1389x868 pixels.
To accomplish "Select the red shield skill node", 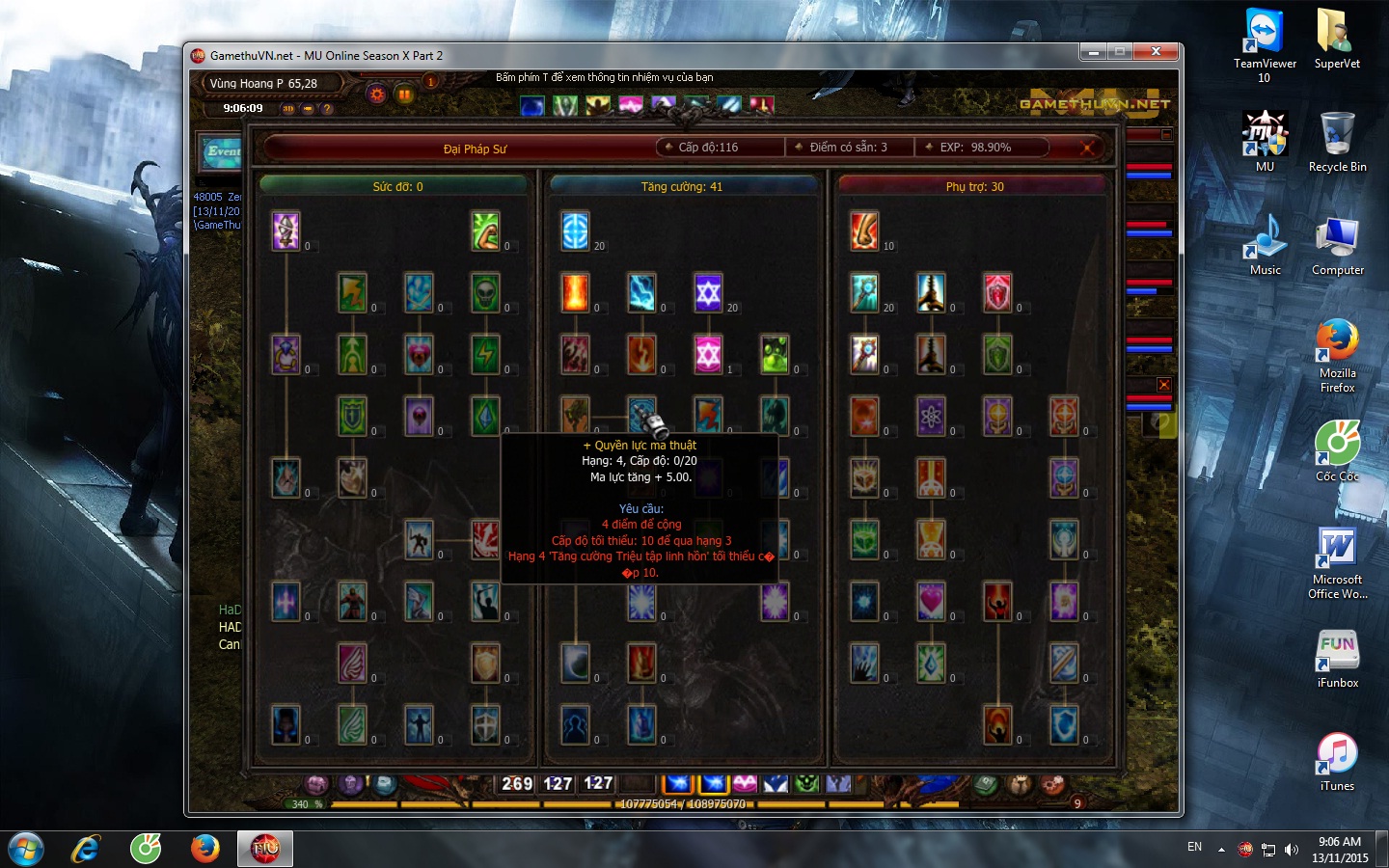I will 997,293.
